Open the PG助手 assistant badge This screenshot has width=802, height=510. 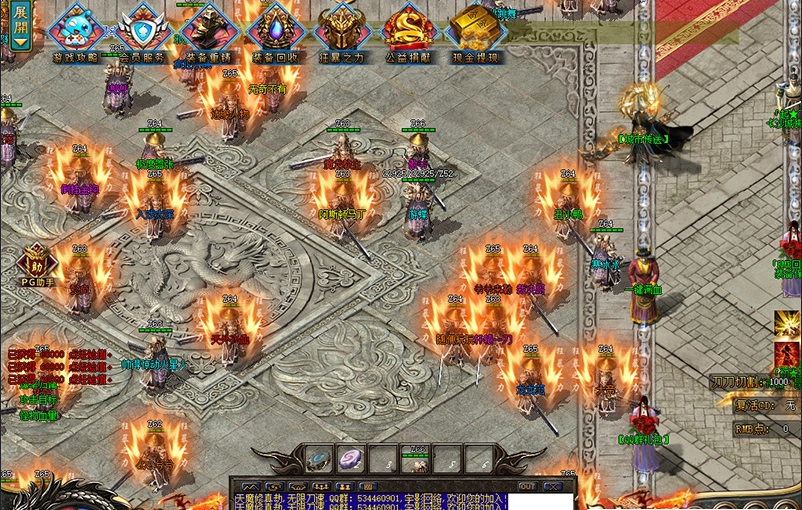(x=36, y=265)
